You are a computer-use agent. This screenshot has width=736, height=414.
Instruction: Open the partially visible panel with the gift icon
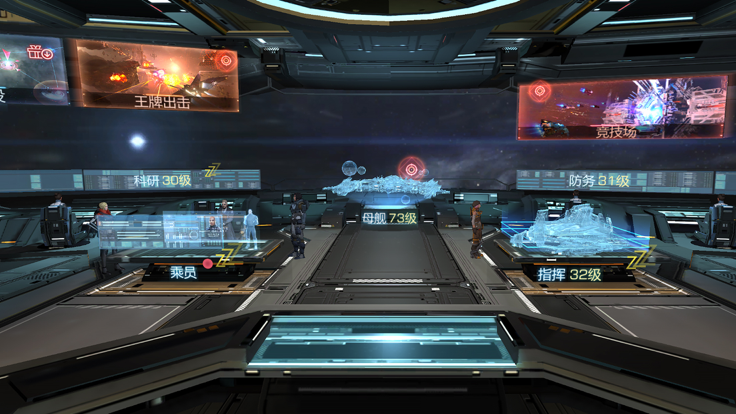32,70
